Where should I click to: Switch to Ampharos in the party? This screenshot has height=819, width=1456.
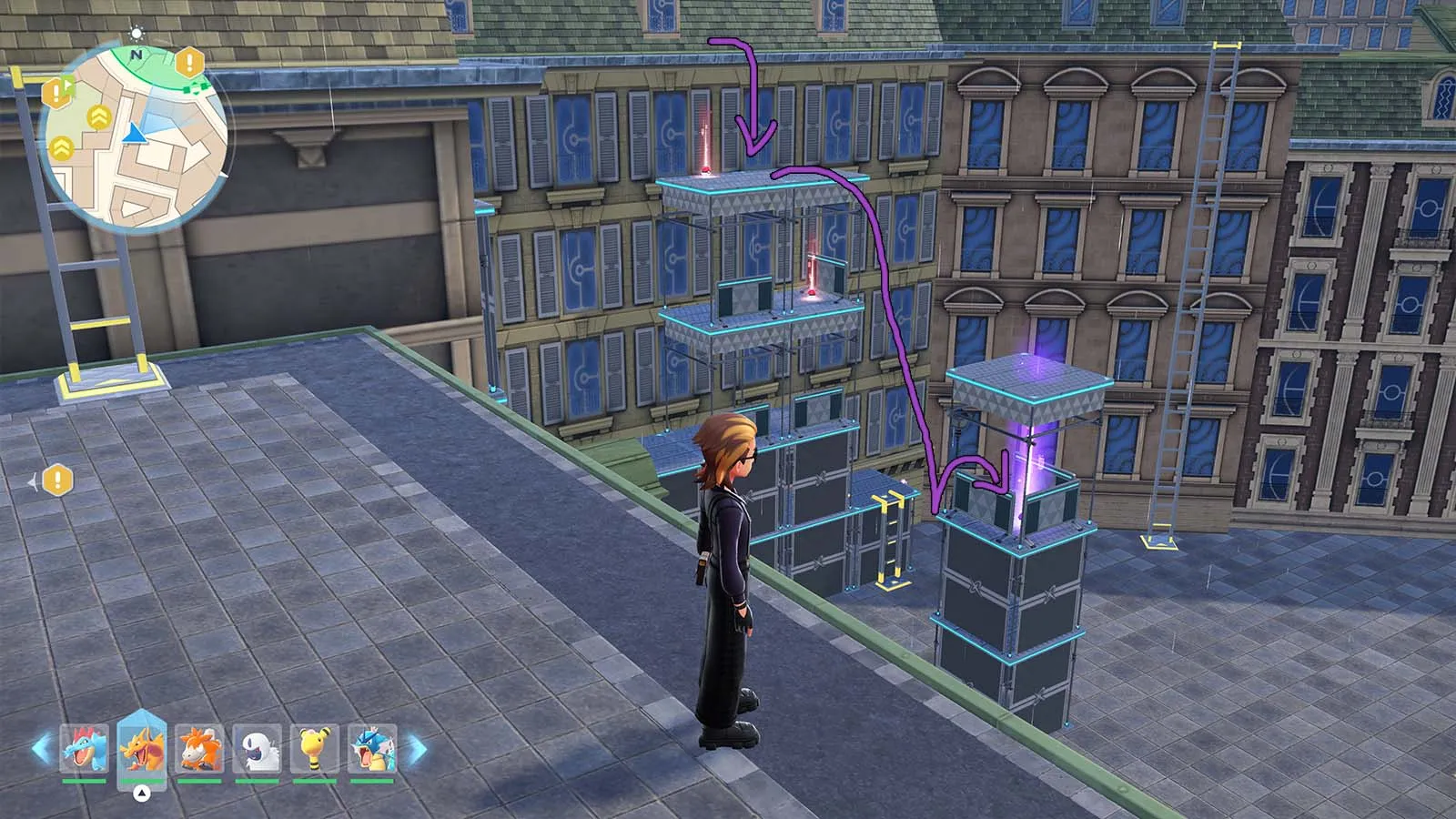coord(314,750)
